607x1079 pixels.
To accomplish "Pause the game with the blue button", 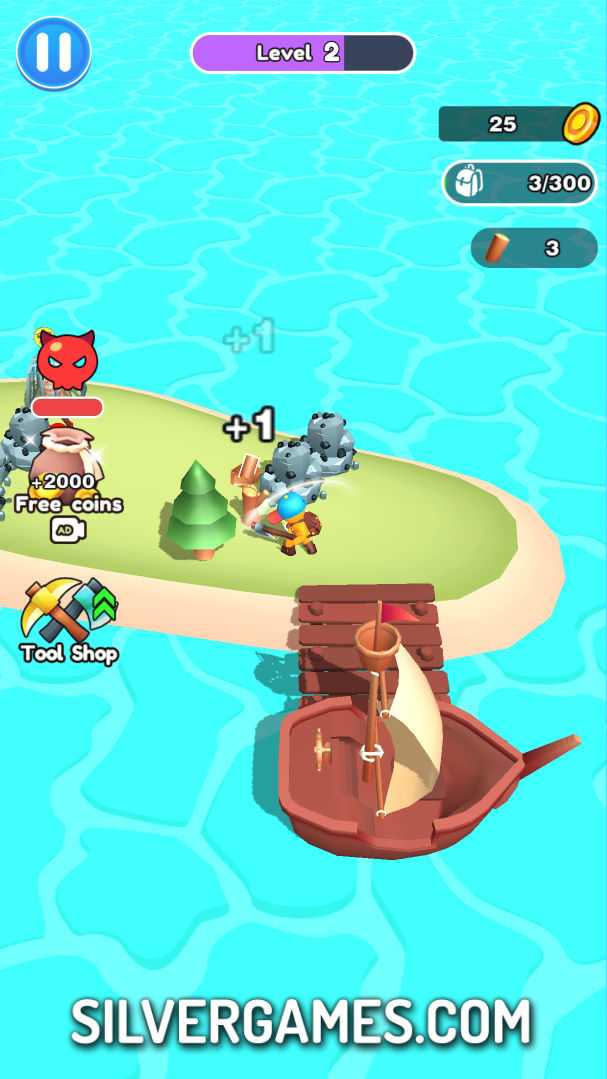I will pyautogui.click(x=54, y=53).
